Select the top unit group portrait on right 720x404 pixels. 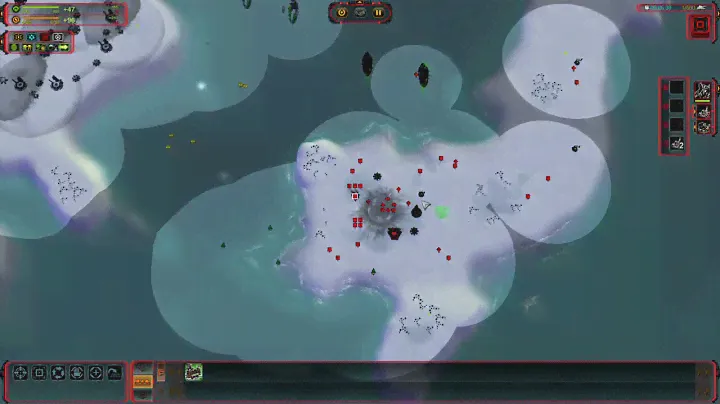[x=704, y=91]
